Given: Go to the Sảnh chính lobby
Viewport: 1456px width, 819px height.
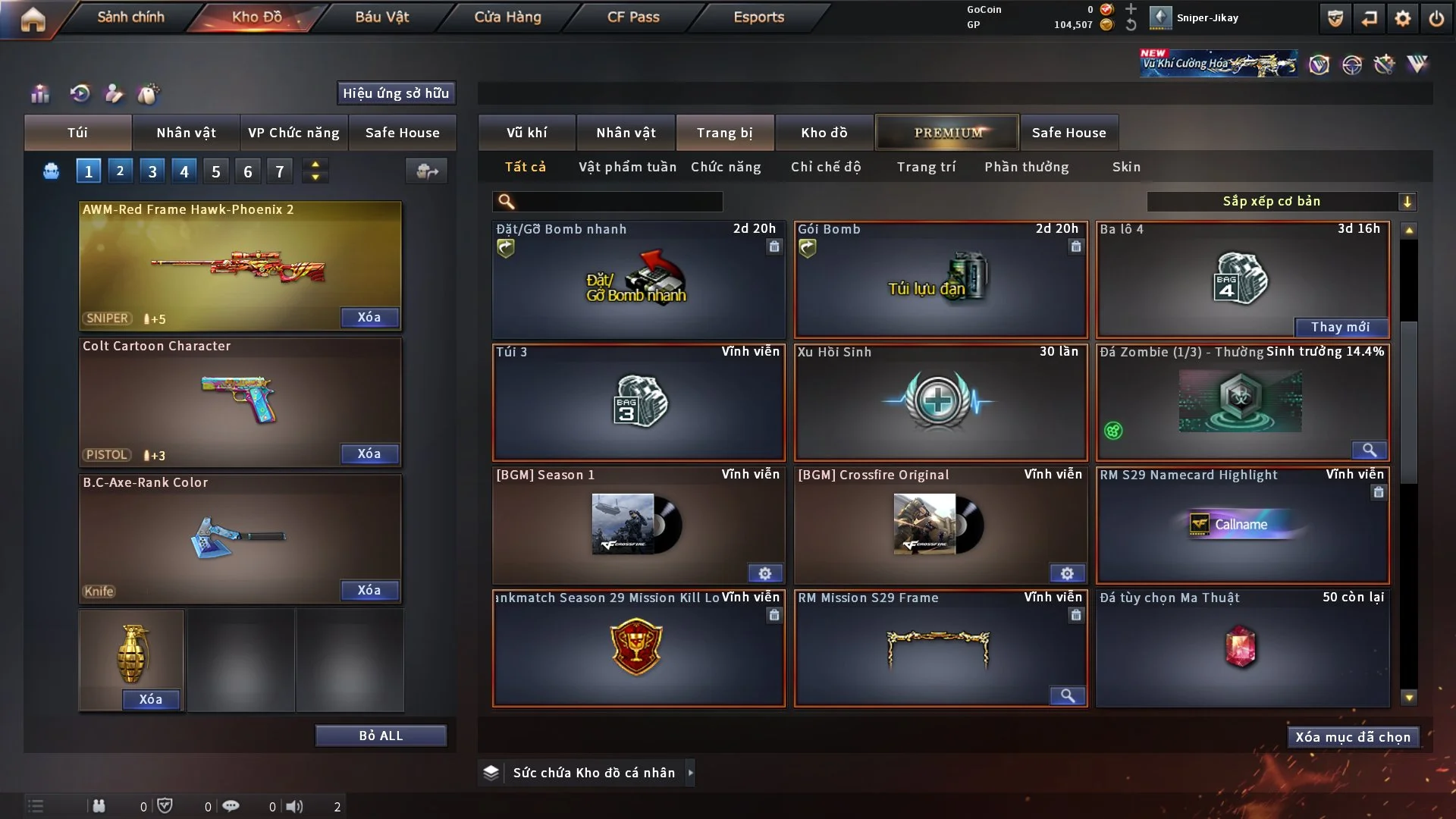Looking at the screenshot, I should pos(130,17).
